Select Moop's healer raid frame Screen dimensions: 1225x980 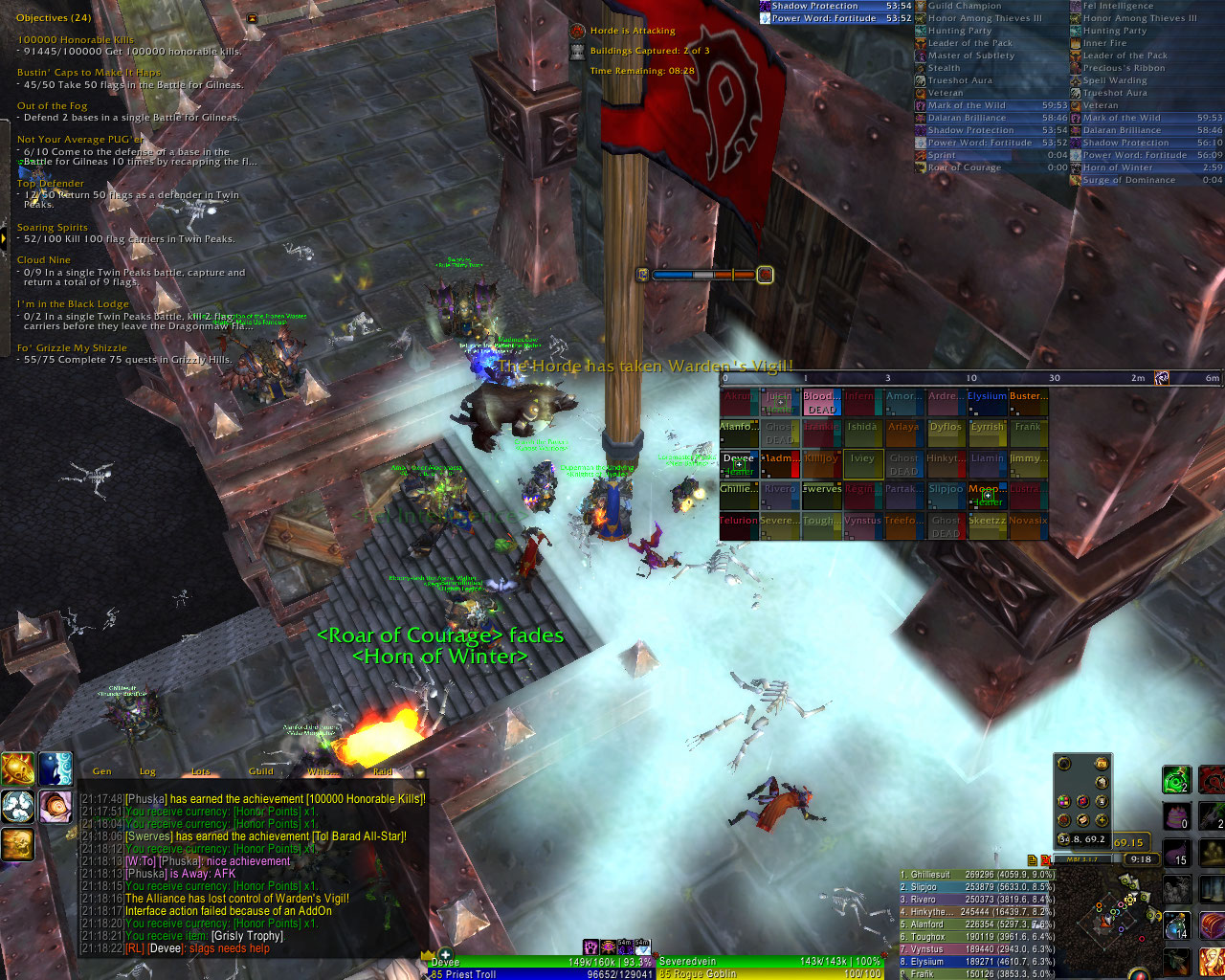tap(987, 495)
